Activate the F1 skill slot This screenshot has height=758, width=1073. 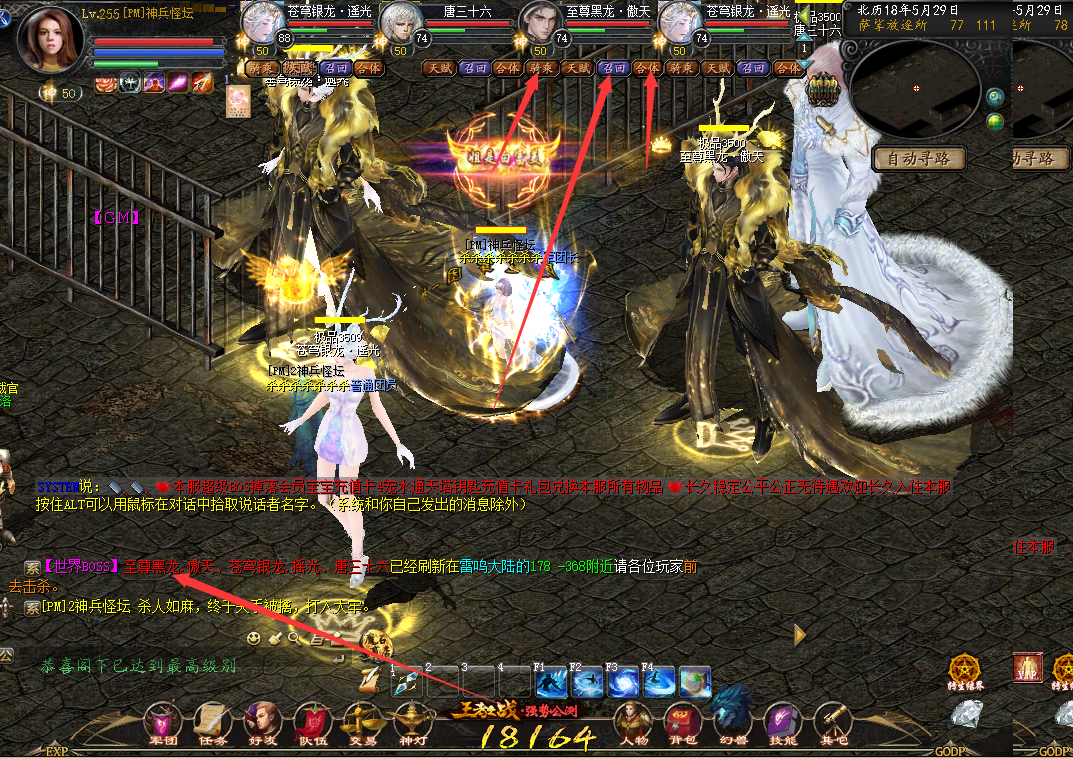point(552,682)
